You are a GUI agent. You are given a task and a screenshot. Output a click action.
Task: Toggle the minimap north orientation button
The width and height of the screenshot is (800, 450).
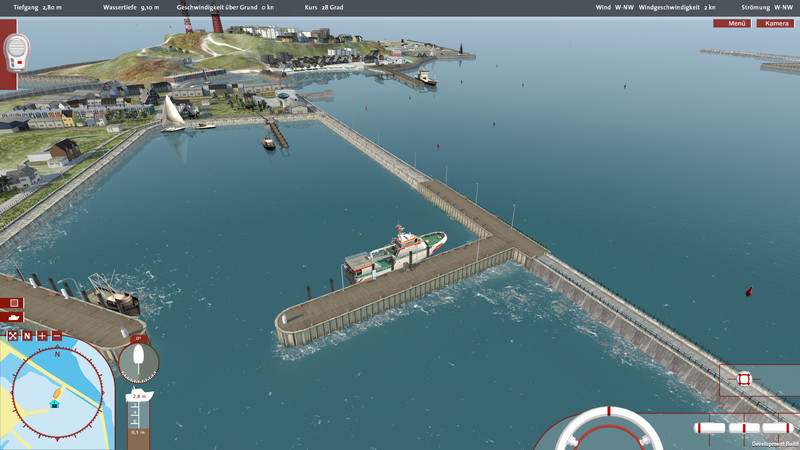pos(28,336)
